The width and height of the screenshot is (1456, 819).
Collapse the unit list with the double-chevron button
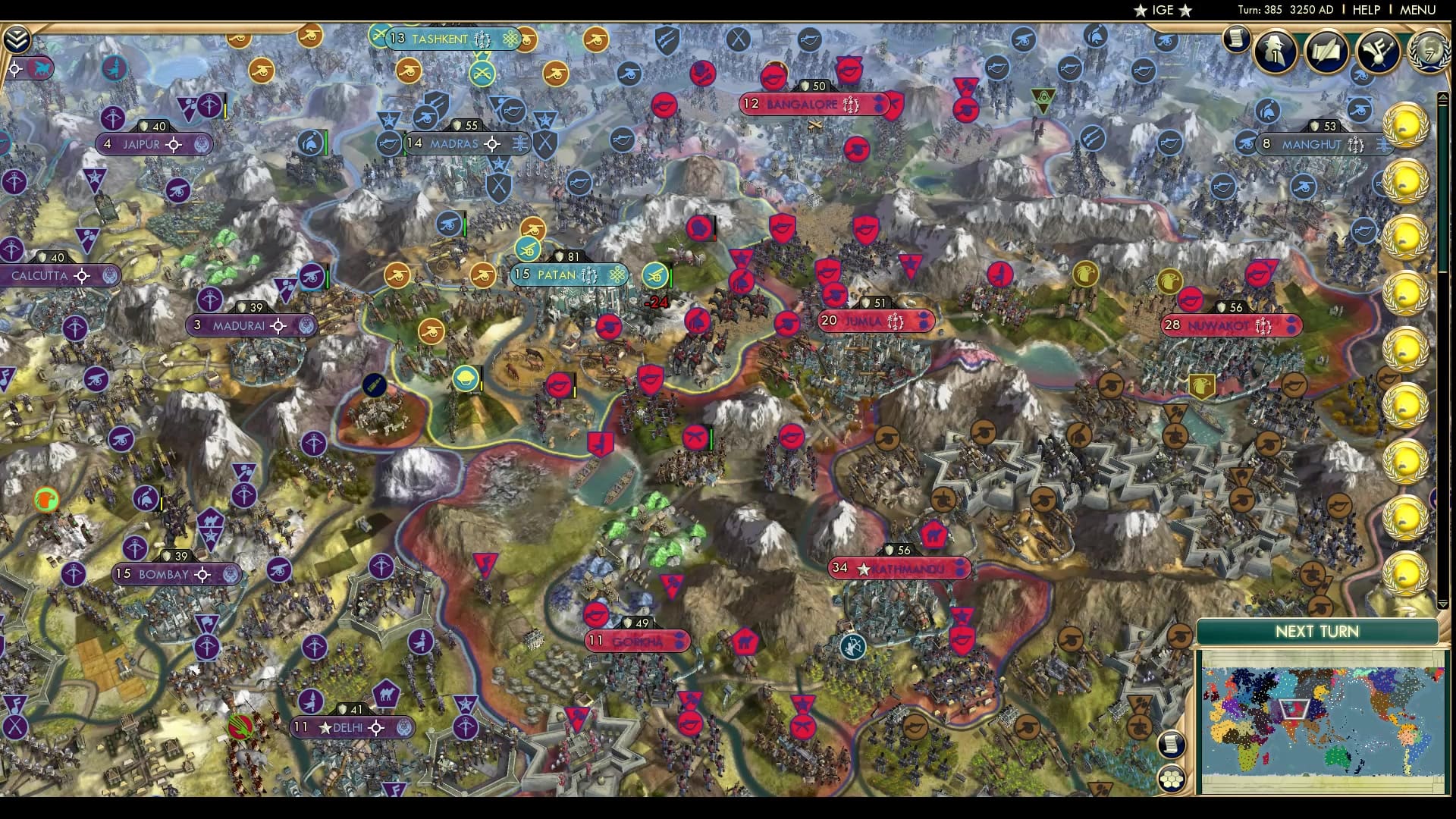point(17,38)
